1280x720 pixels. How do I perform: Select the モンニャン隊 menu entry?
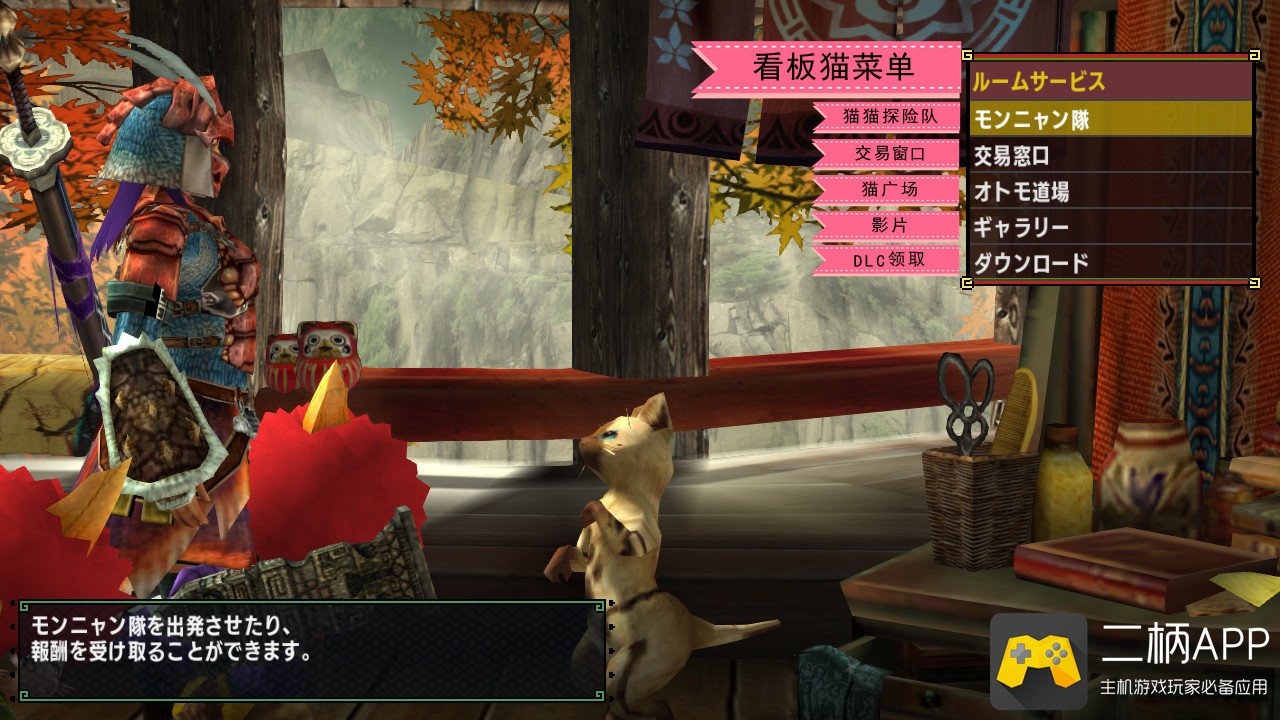pos(1110,119)
